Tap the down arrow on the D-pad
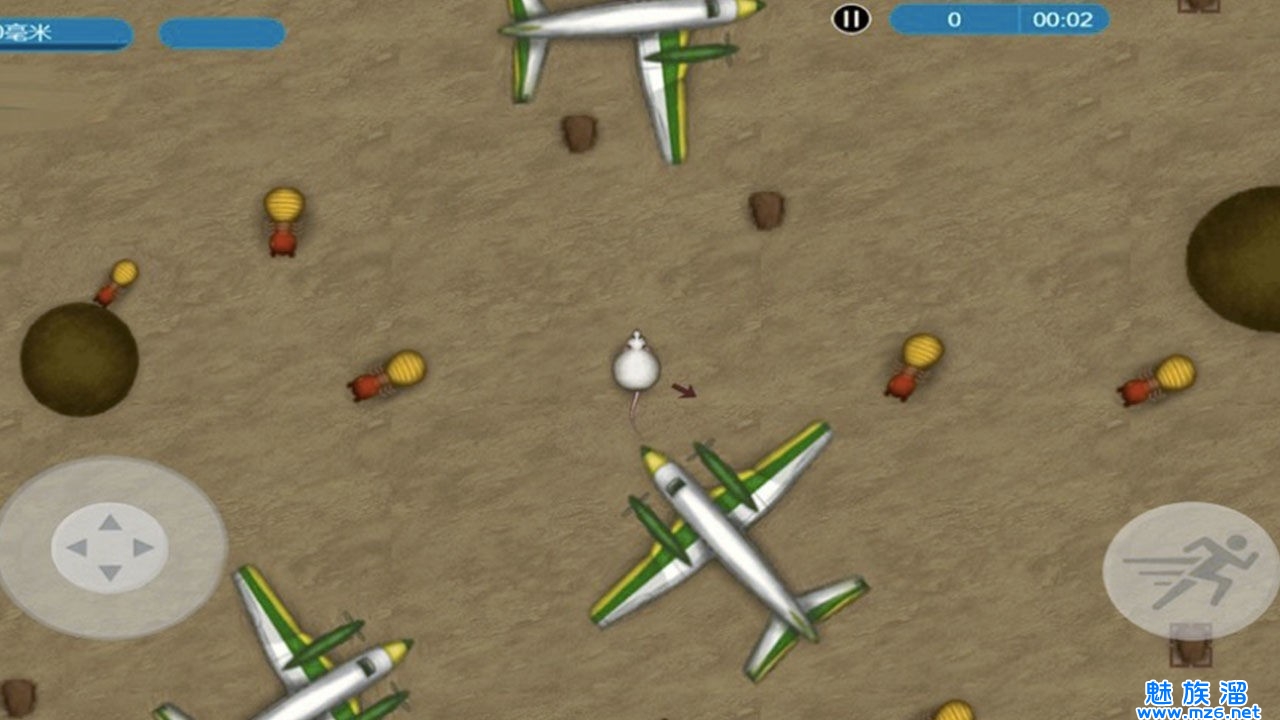The width and height of the screenshot is (1280, 720). coord(110,573)
